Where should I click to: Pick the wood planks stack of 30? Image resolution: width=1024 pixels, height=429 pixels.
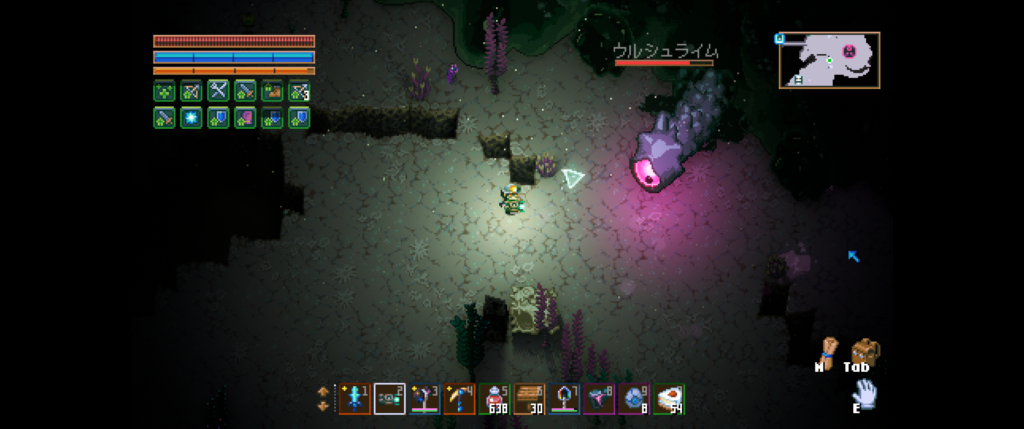pos(529,399)
